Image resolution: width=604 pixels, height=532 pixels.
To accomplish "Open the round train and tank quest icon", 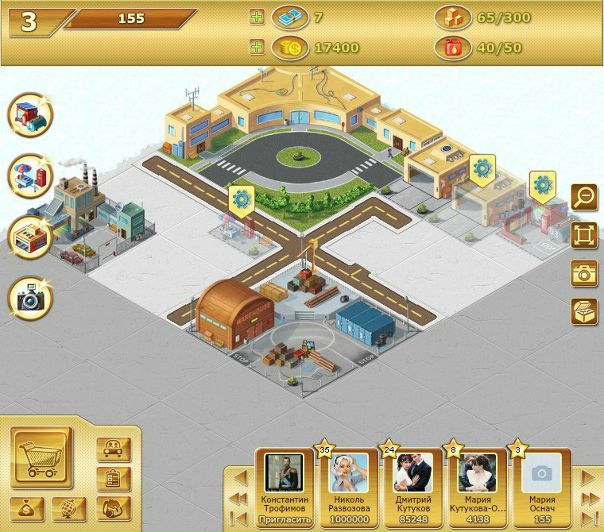I will coord(31,115).
